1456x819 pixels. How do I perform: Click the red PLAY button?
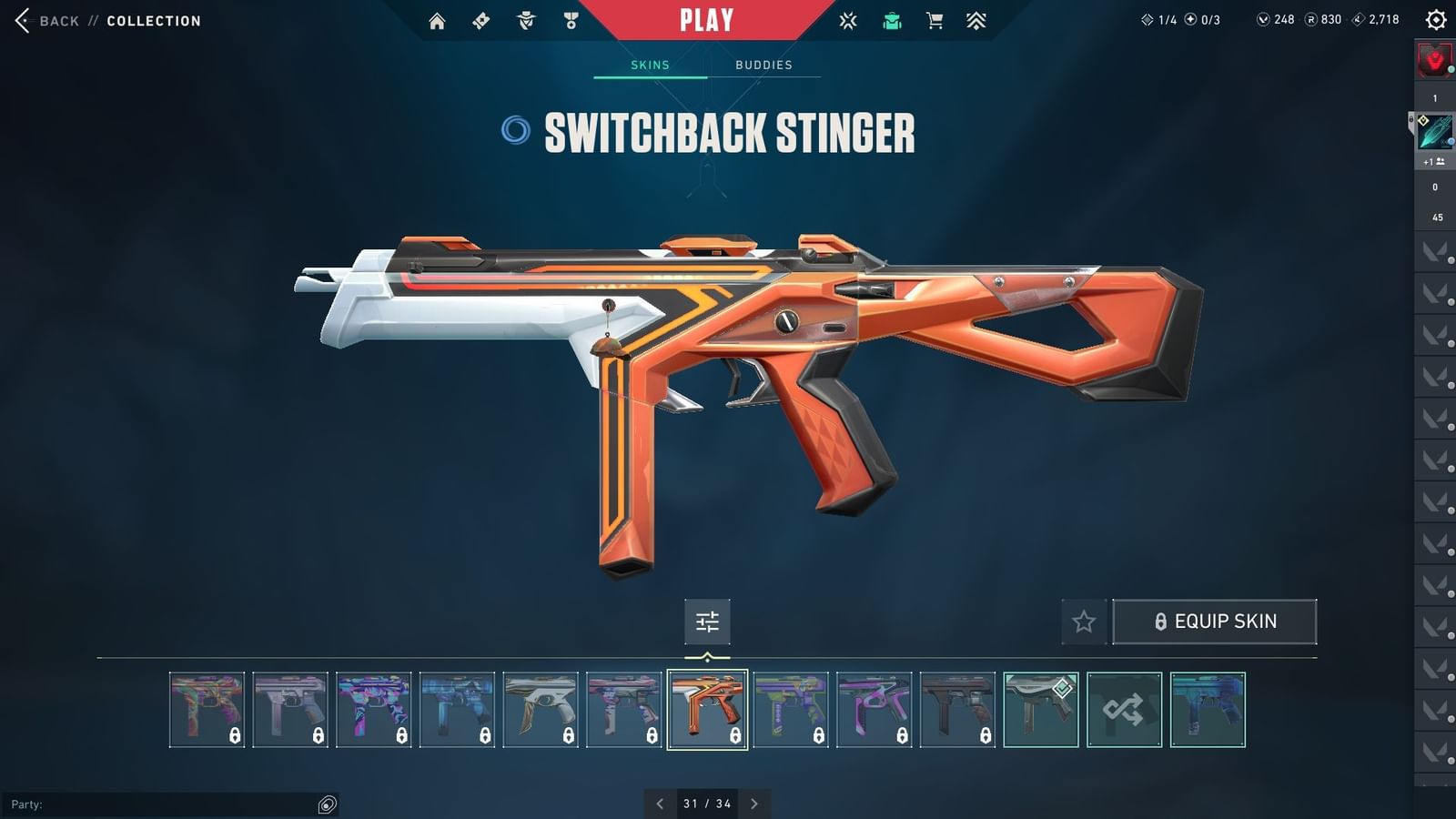pyautogui.click(x=705, y=18)
